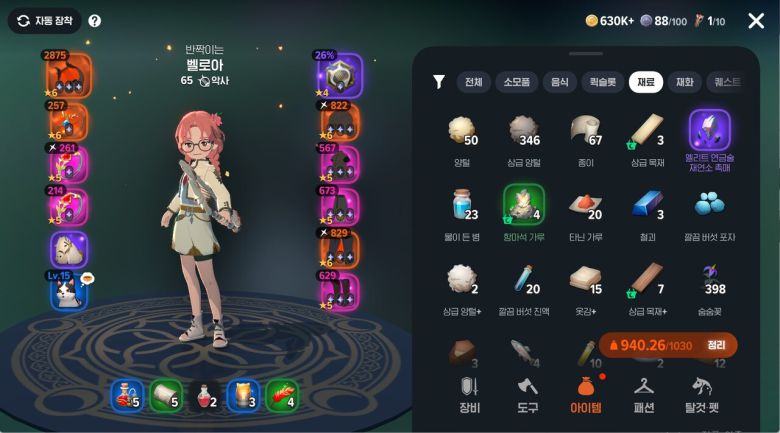This screenshot has height=433, width=780.
Task: Open the 패션 fashion tab
Action: tap(644, 394)
